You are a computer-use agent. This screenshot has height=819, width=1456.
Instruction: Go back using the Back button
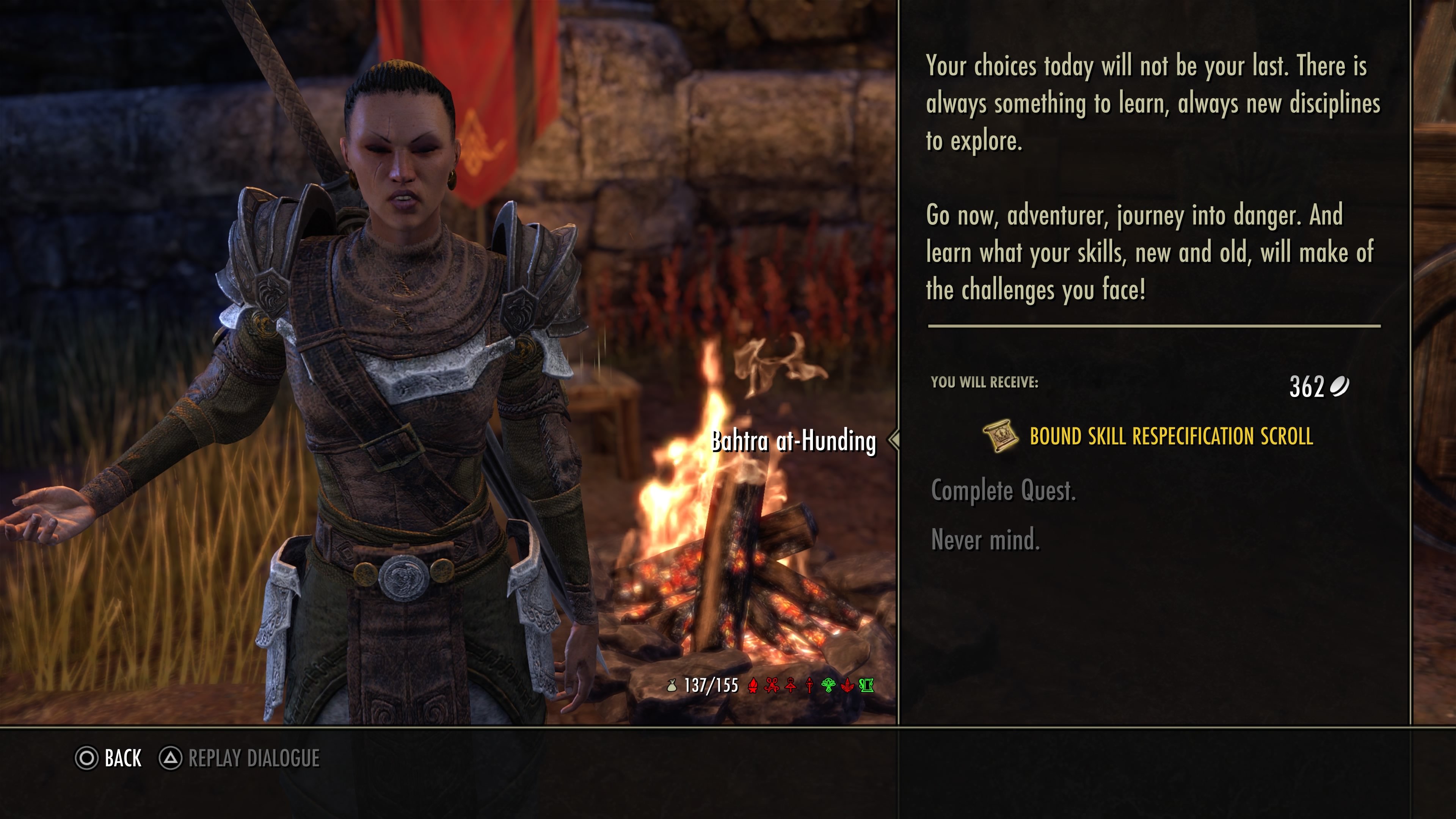click(x=108, y=758)
